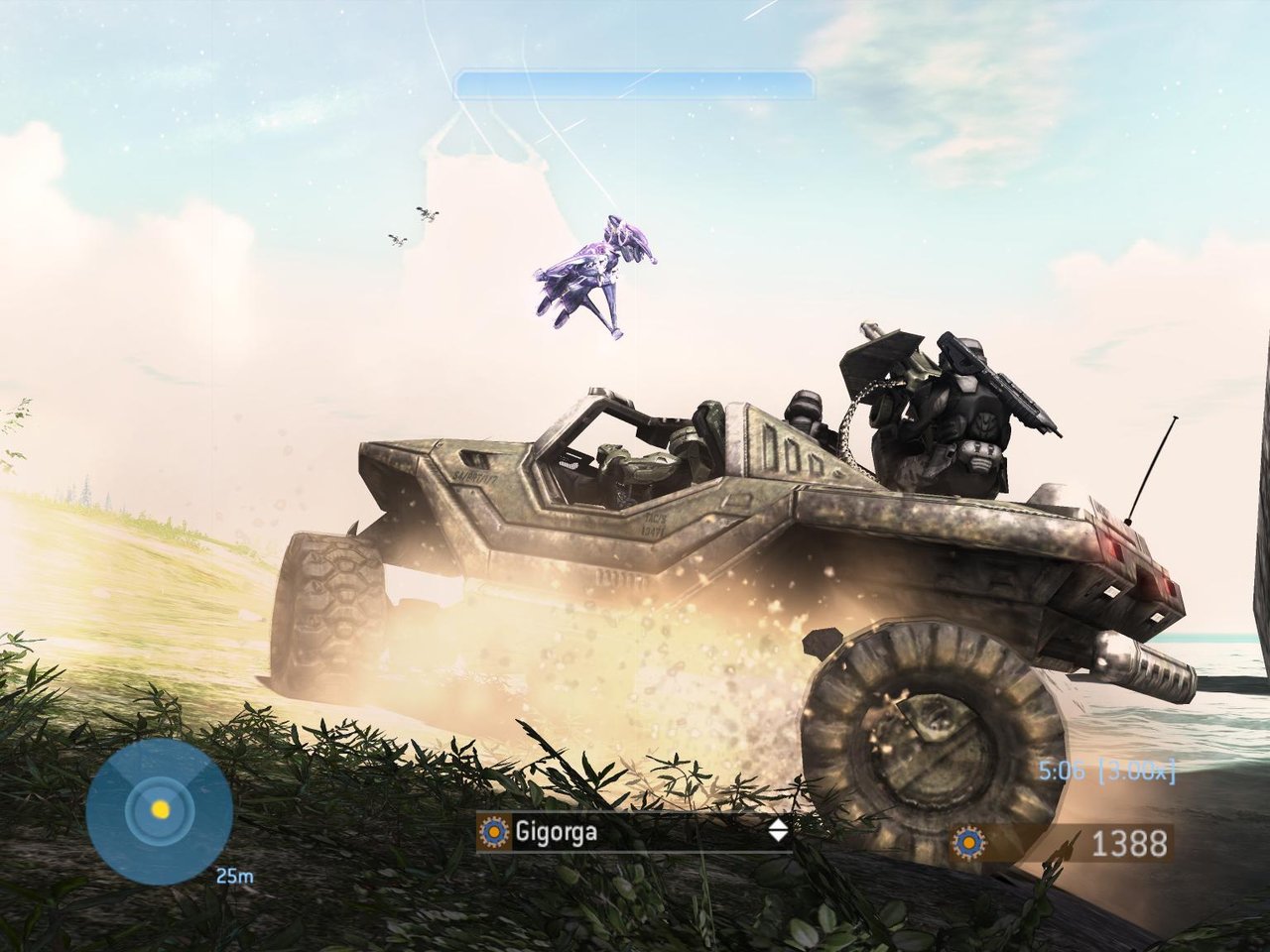Click the 1388 score counter
Screen dimensions: 1270x952
pos(1130,842)
